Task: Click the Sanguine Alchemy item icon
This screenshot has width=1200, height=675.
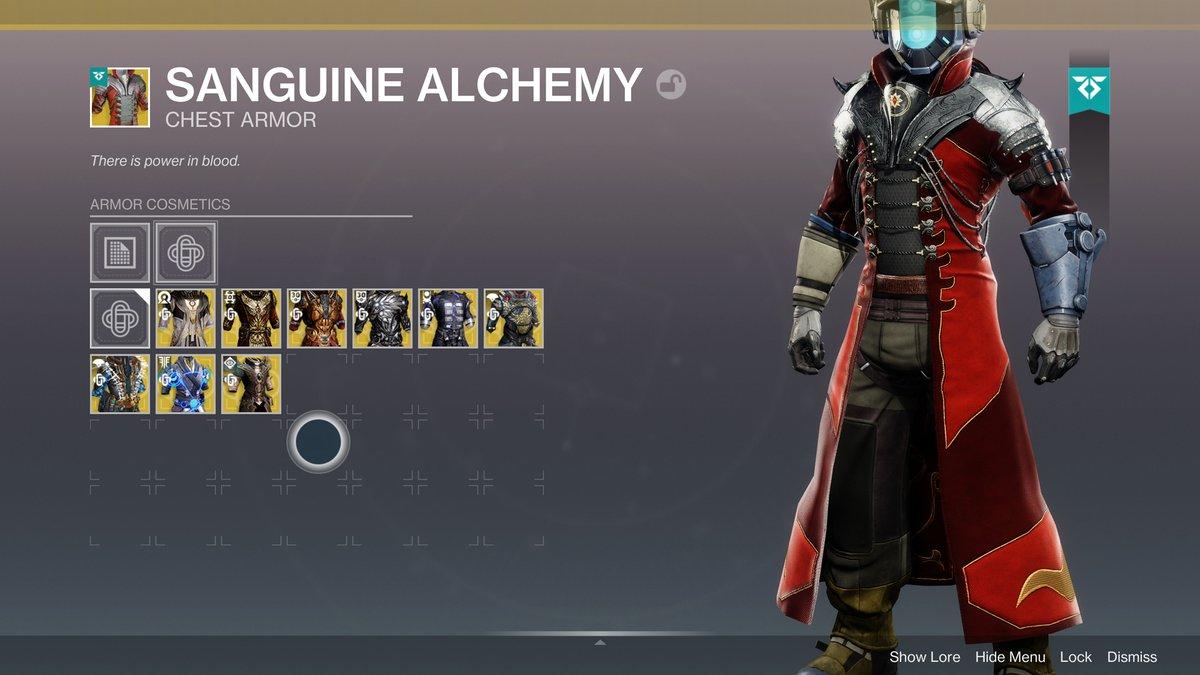Action: pyautogui.click(x=120, y=98)
